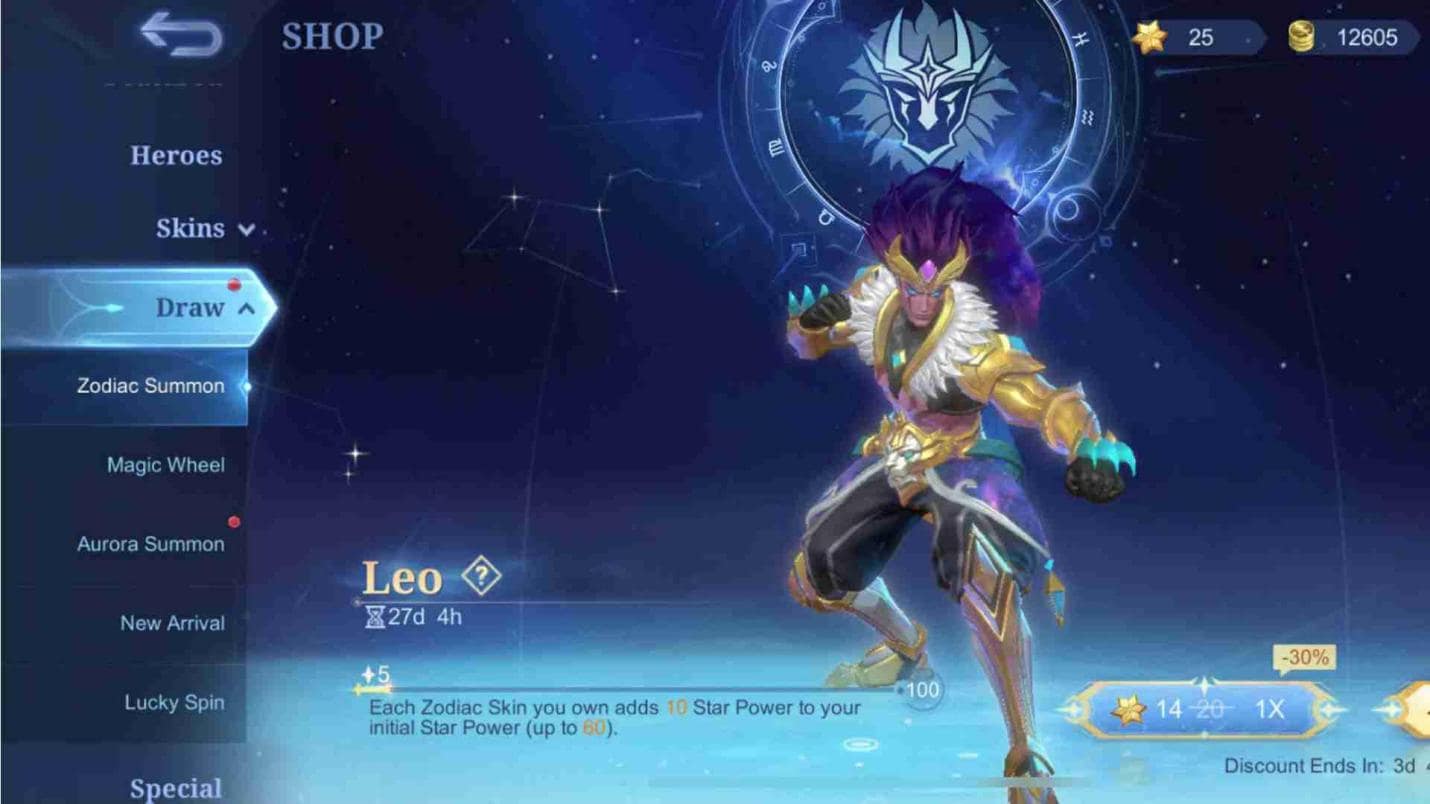Open the Heroes shop section
The height and width of the screenshot is (804, 1430).
(x=176, y=155)
